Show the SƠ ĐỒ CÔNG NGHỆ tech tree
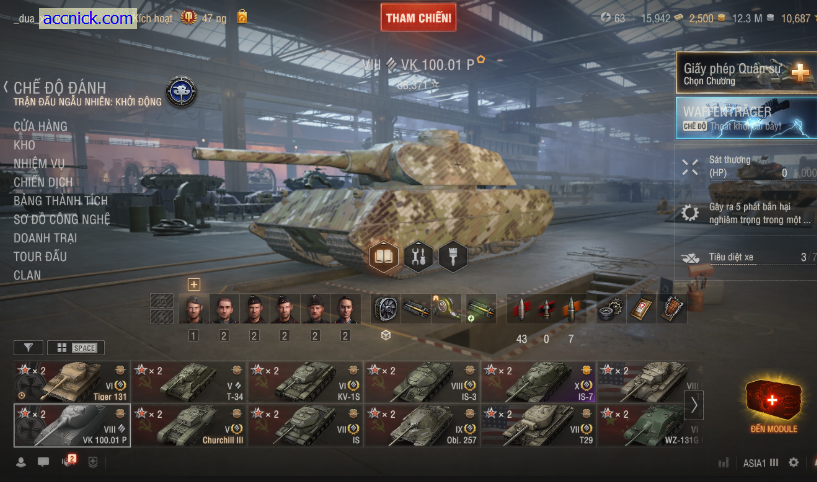817x482 pixels. [62, 219]
